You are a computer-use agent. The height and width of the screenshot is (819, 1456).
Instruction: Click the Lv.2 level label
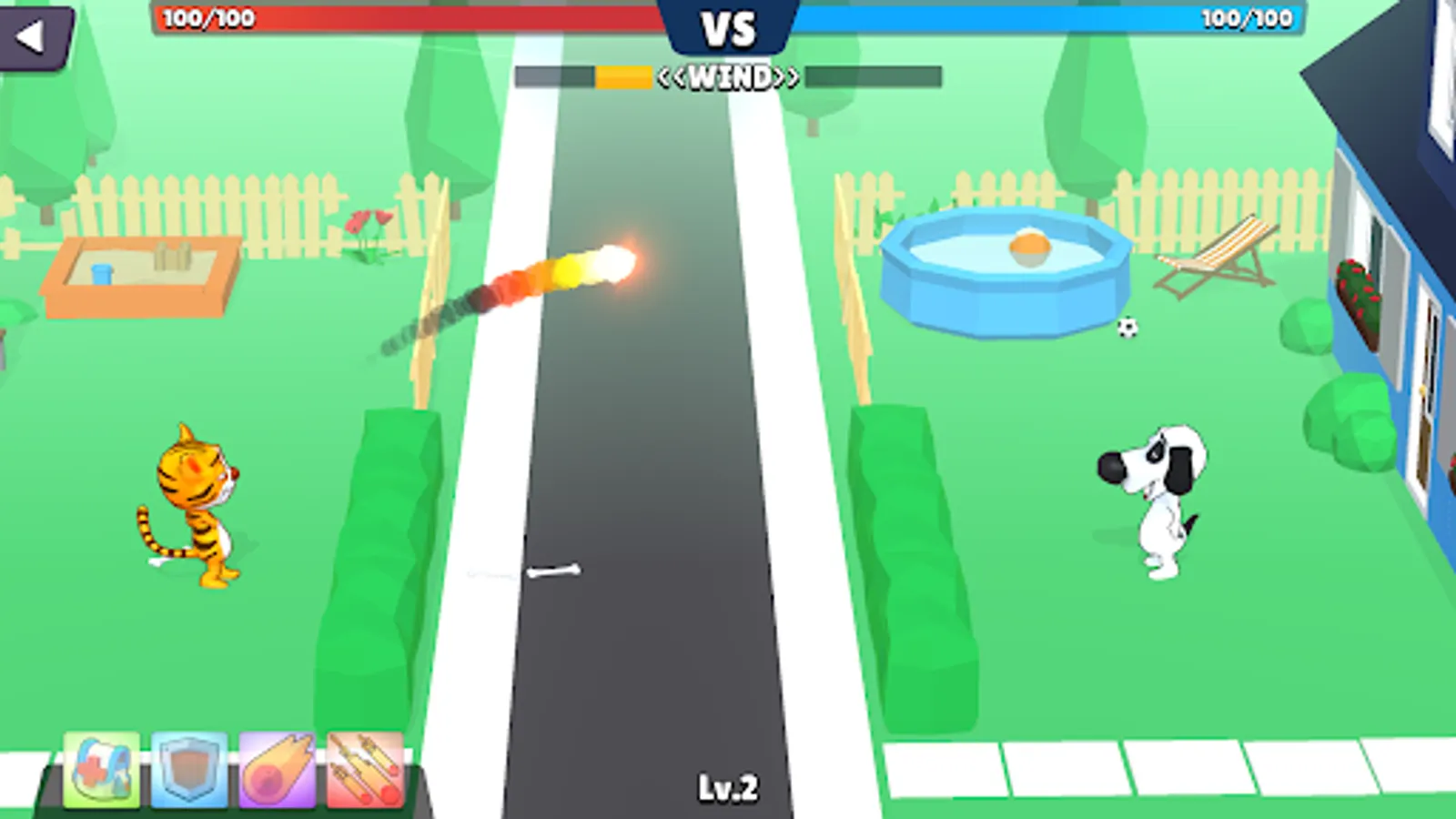[728, 784]
